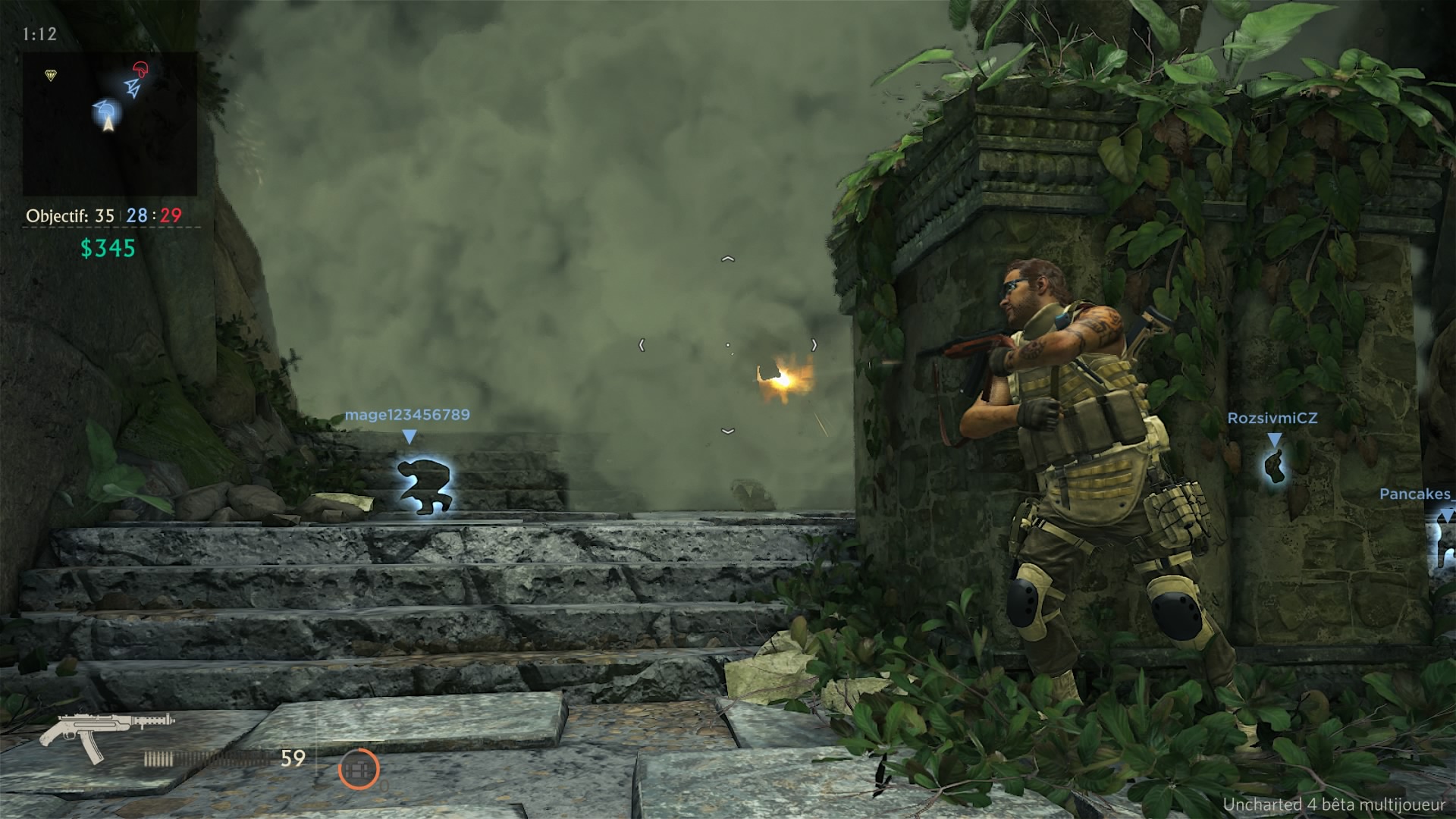This screenshot has width=1456, height=819.
Task: Click the white player arrow in the minimap
Action: pos(108,123)
